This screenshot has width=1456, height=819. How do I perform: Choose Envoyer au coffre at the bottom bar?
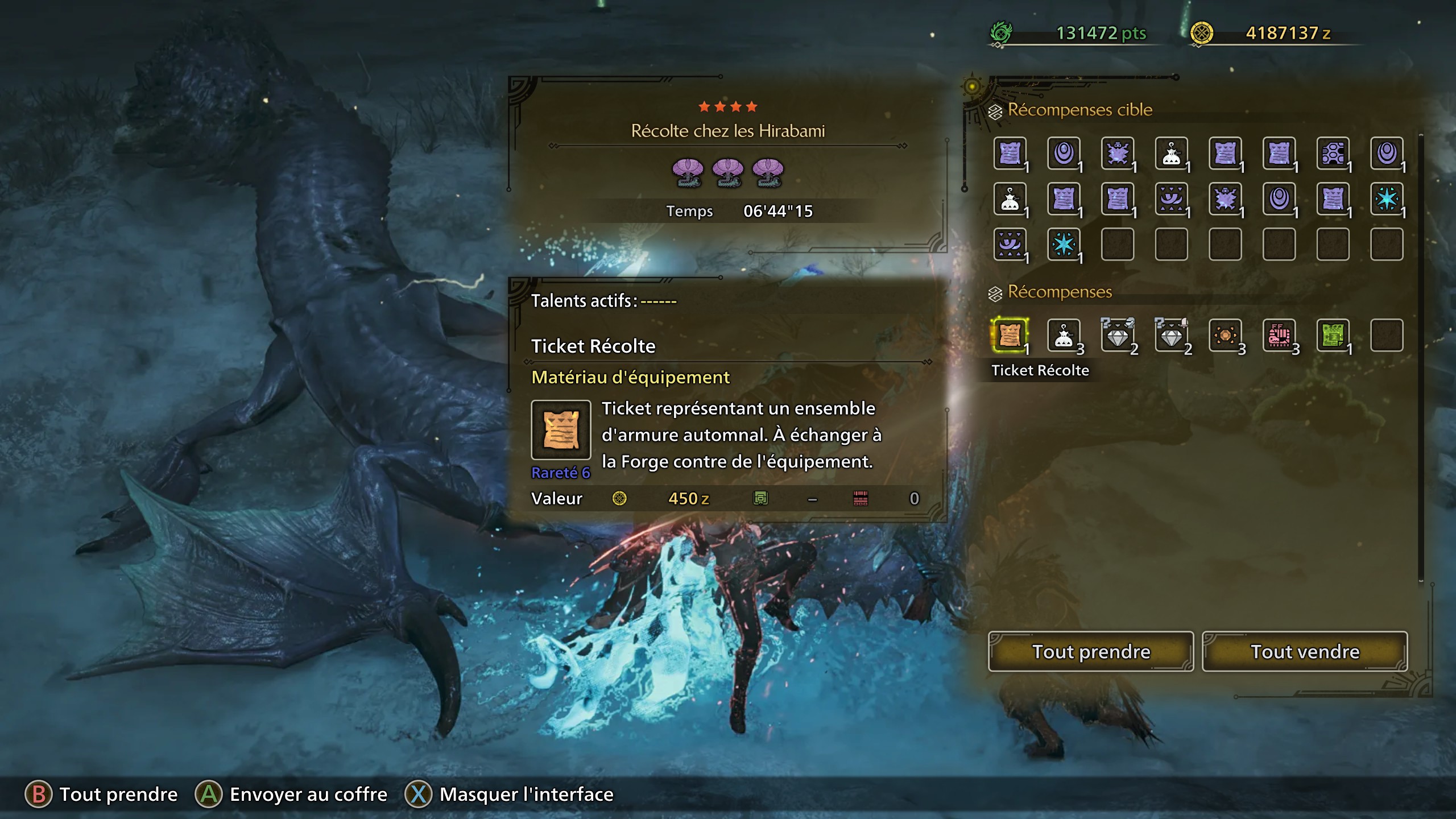click(x=307, y=794)
